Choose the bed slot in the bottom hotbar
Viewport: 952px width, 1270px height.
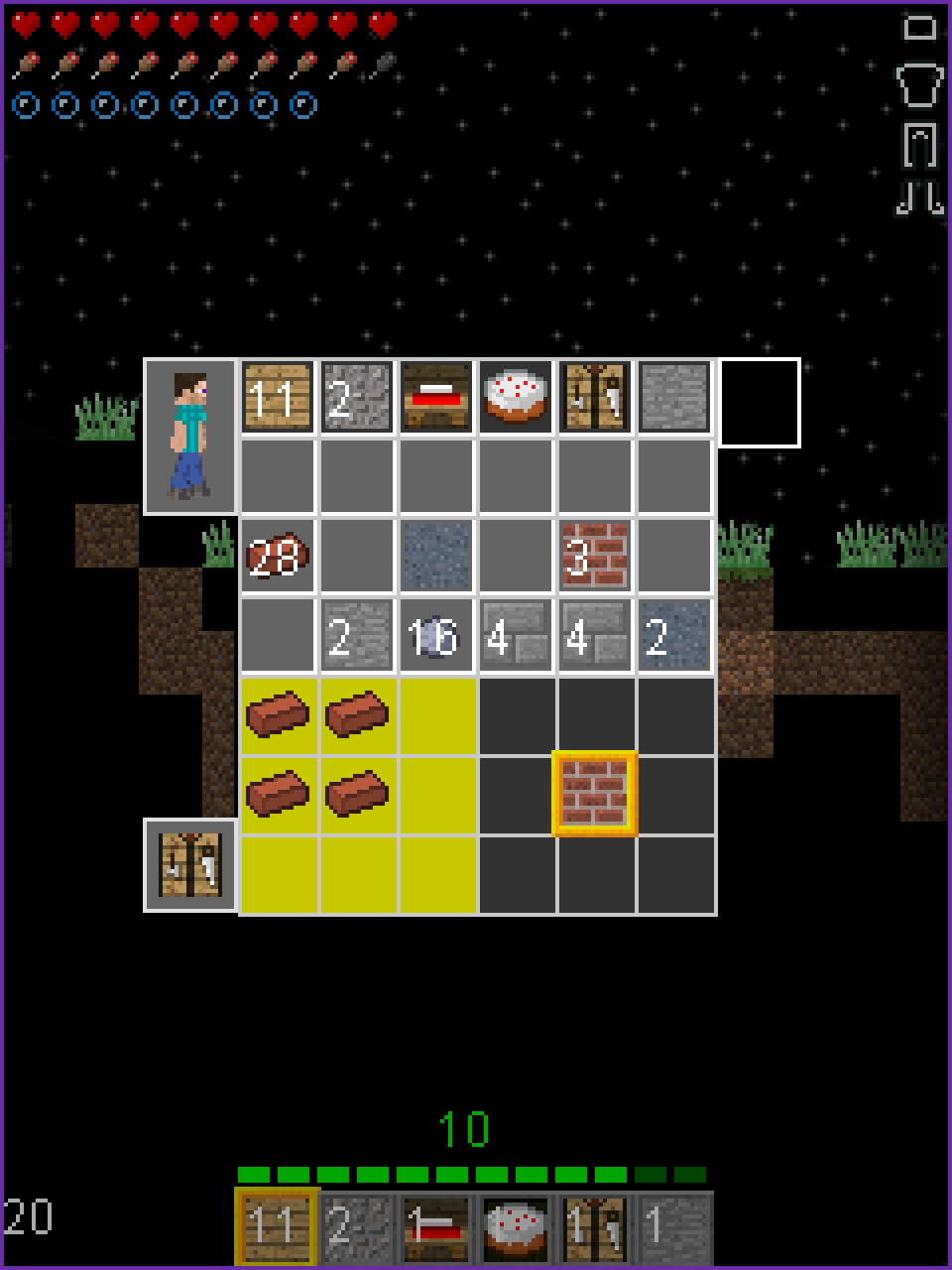pos(436,1227)
